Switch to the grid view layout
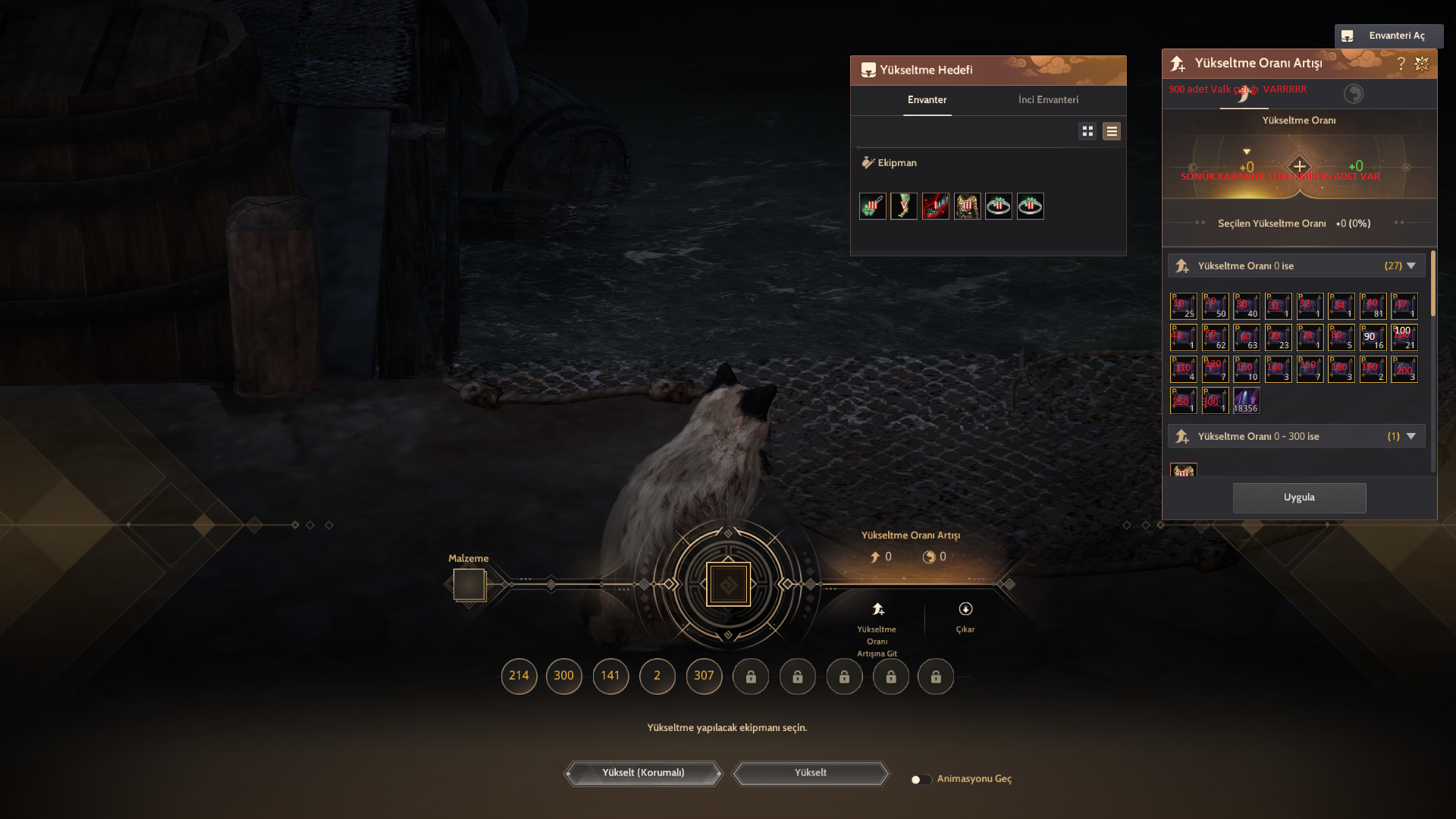This screenshot has height=819, width=1456. coord(1087,131)
